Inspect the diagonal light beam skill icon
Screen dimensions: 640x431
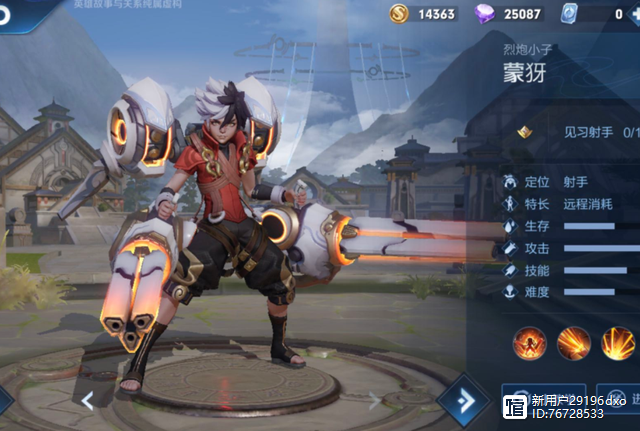point(574,343)
